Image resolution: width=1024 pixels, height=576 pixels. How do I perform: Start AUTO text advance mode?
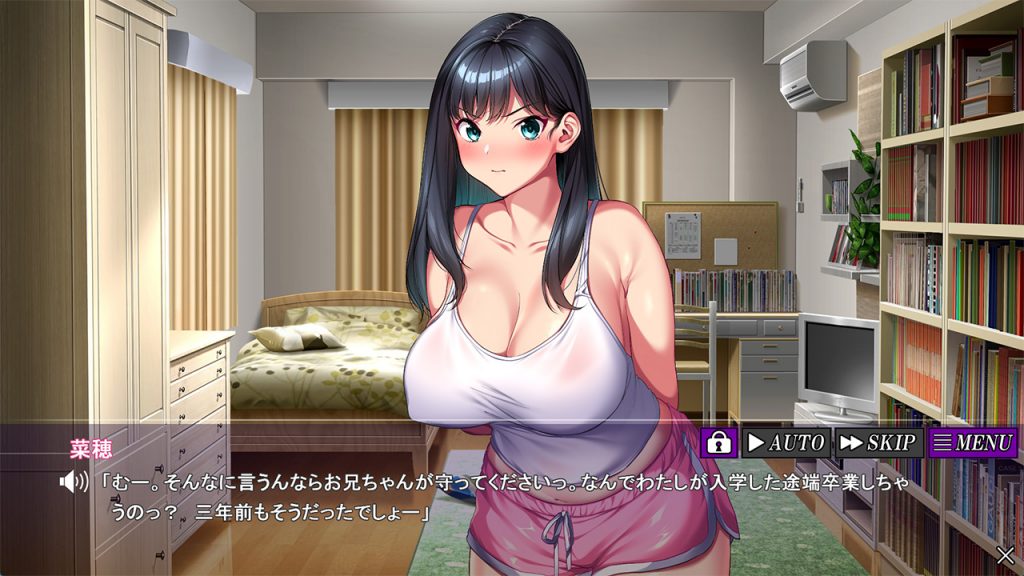(786, 442)
